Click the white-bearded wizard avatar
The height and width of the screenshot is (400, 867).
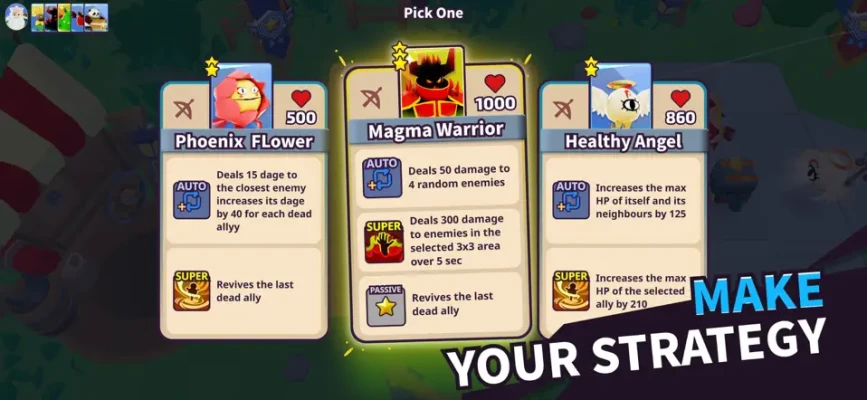(14, 17)
